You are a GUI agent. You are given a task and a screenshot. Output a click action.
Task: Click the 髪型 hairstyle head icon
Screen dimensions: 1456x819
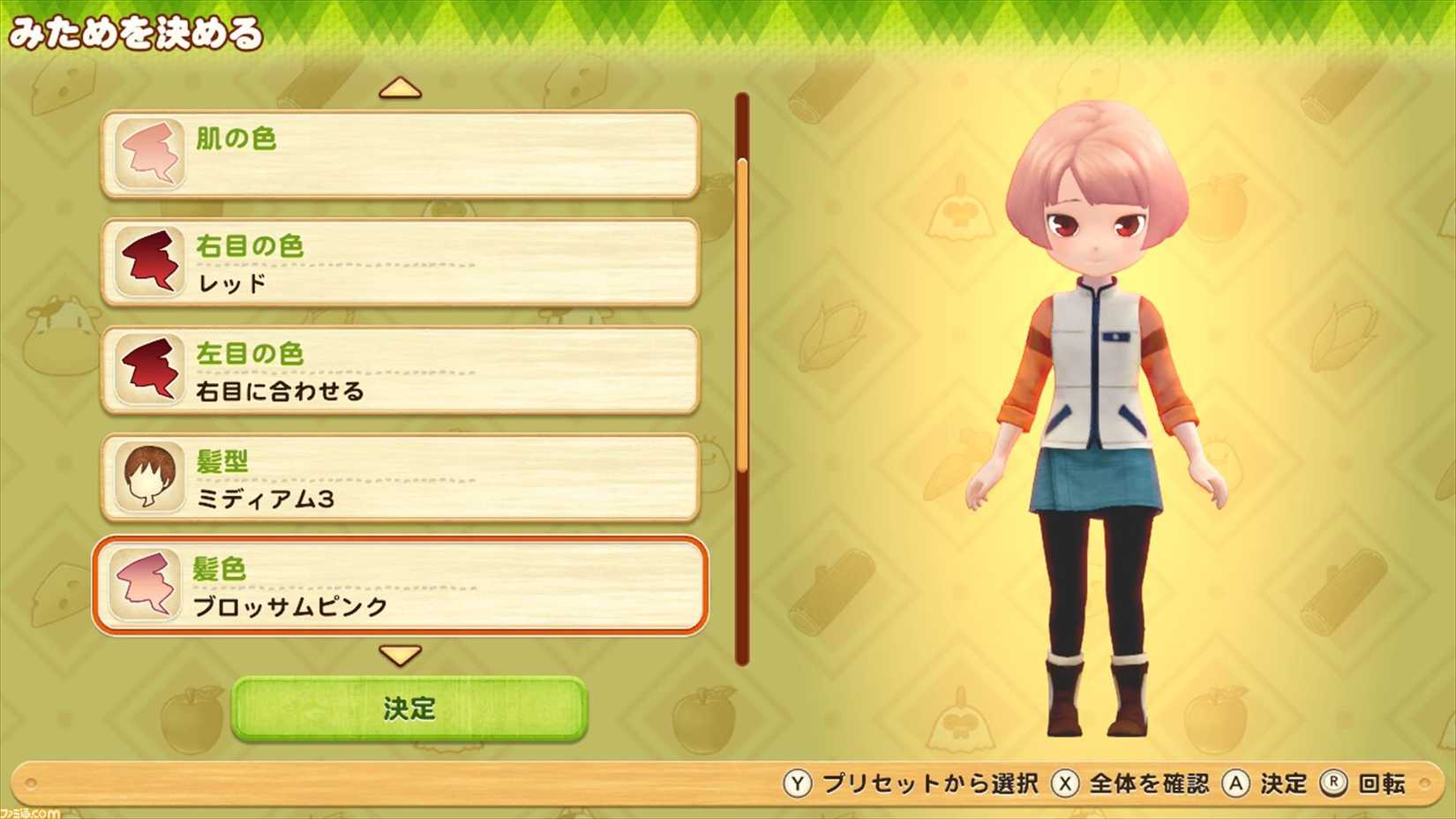(148, 478)
